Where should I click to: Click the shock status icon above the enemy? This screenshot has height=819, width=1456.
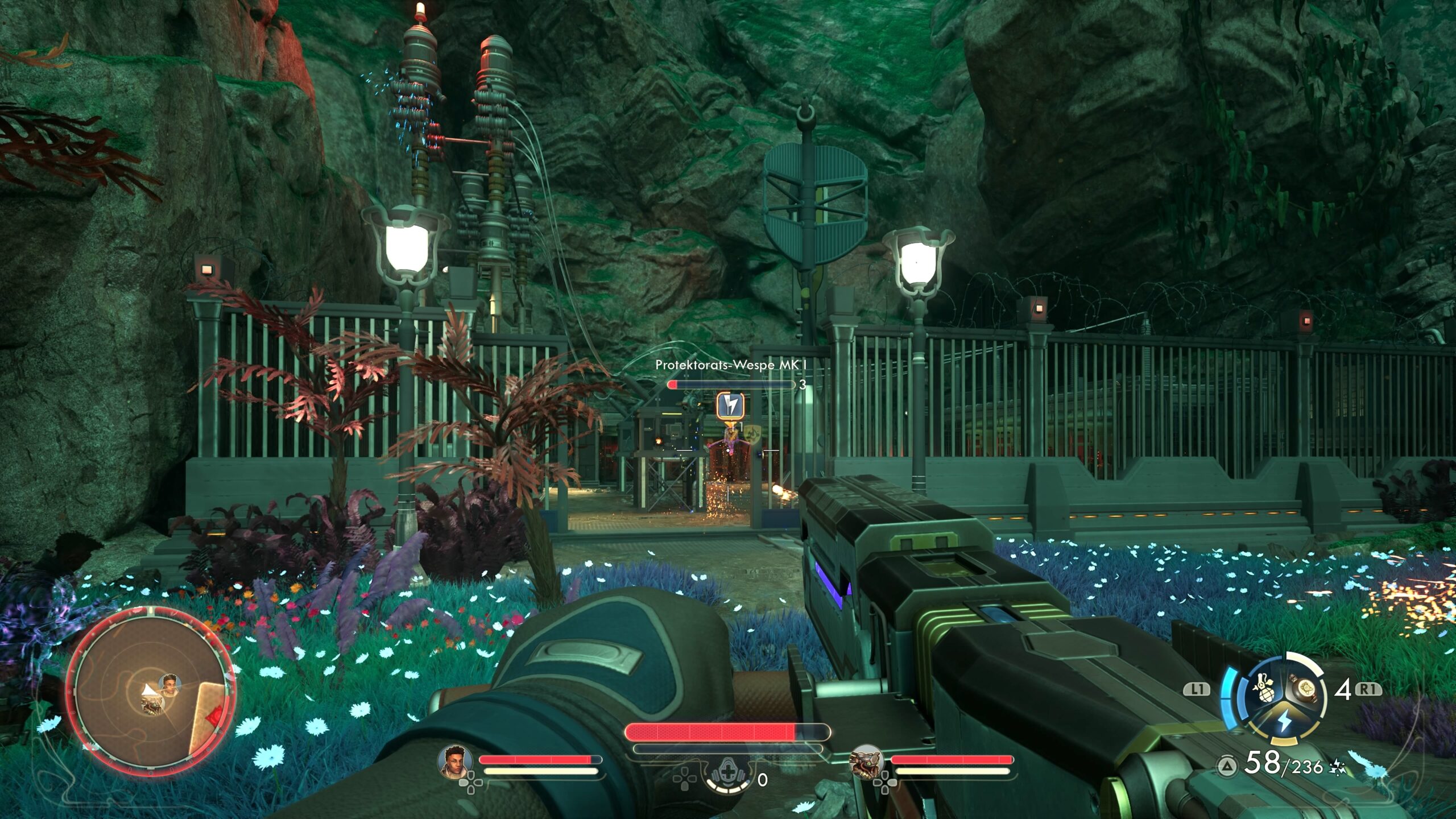[x=730, y=405]
